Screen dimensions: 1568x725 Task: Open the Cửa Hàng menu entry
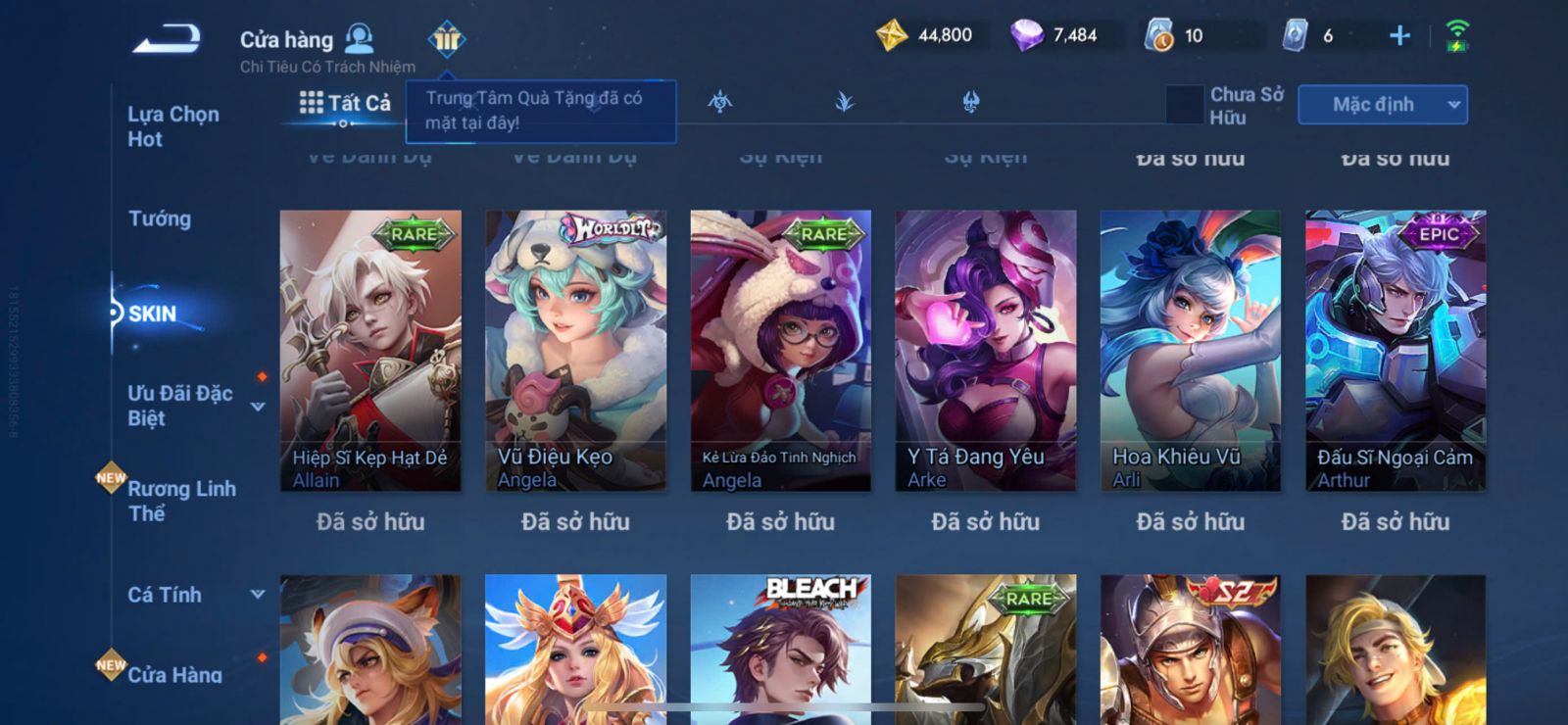pos(174,674)
